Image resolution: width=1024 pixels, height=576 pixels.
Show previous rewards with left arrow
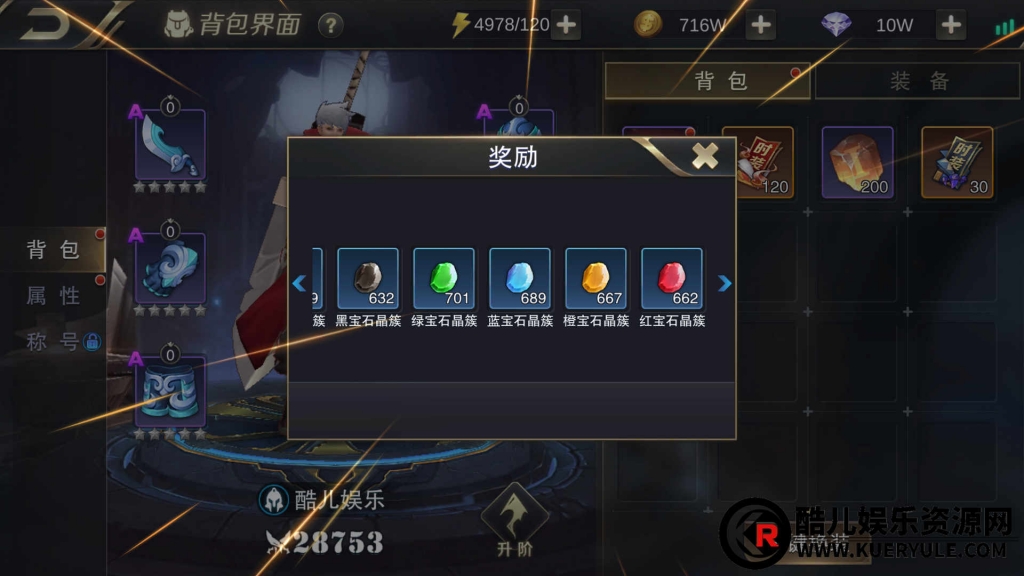tap(299, 284)
